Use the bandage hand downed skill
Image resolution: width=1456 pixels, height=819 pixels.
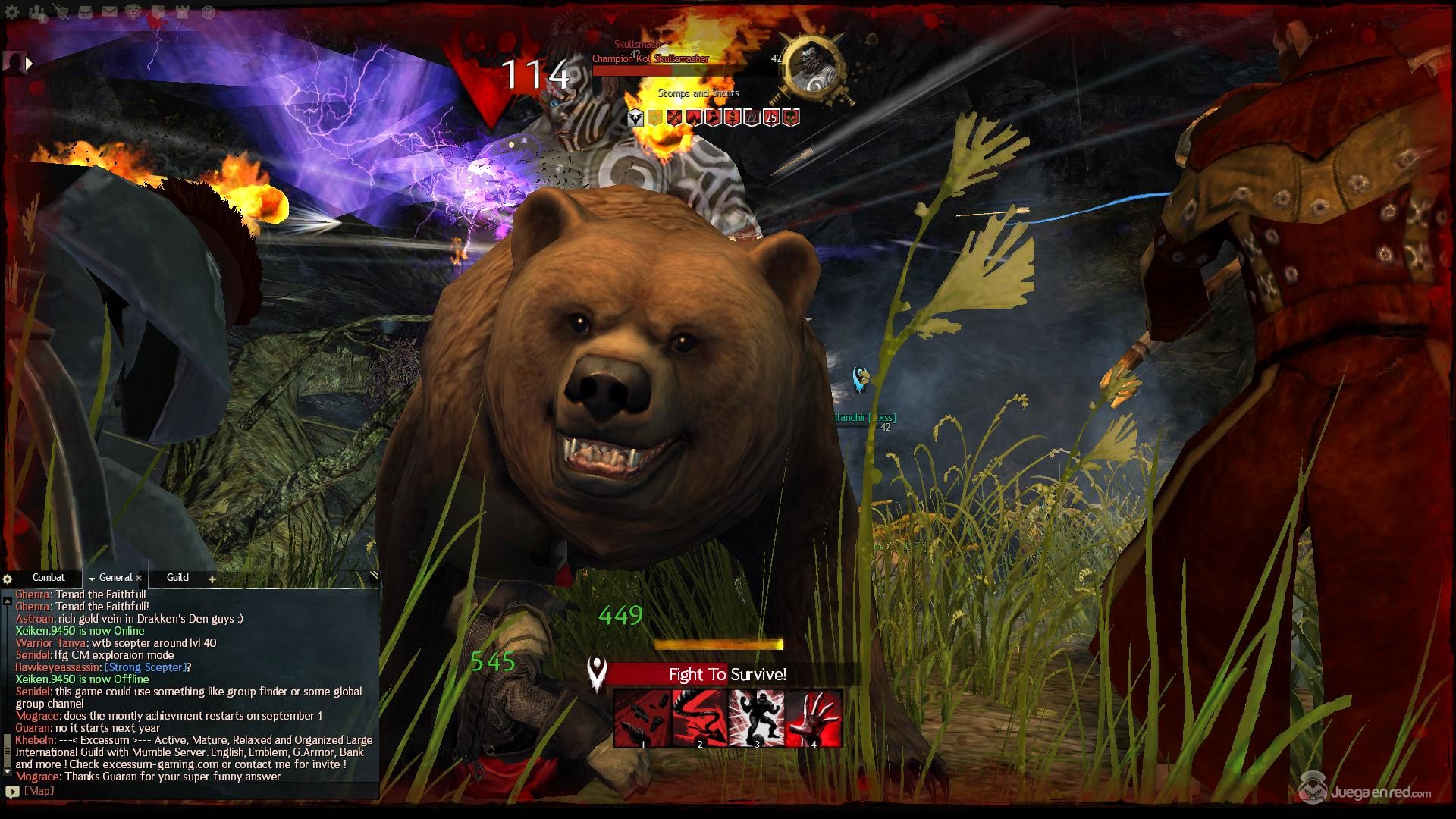click(813, 718)
